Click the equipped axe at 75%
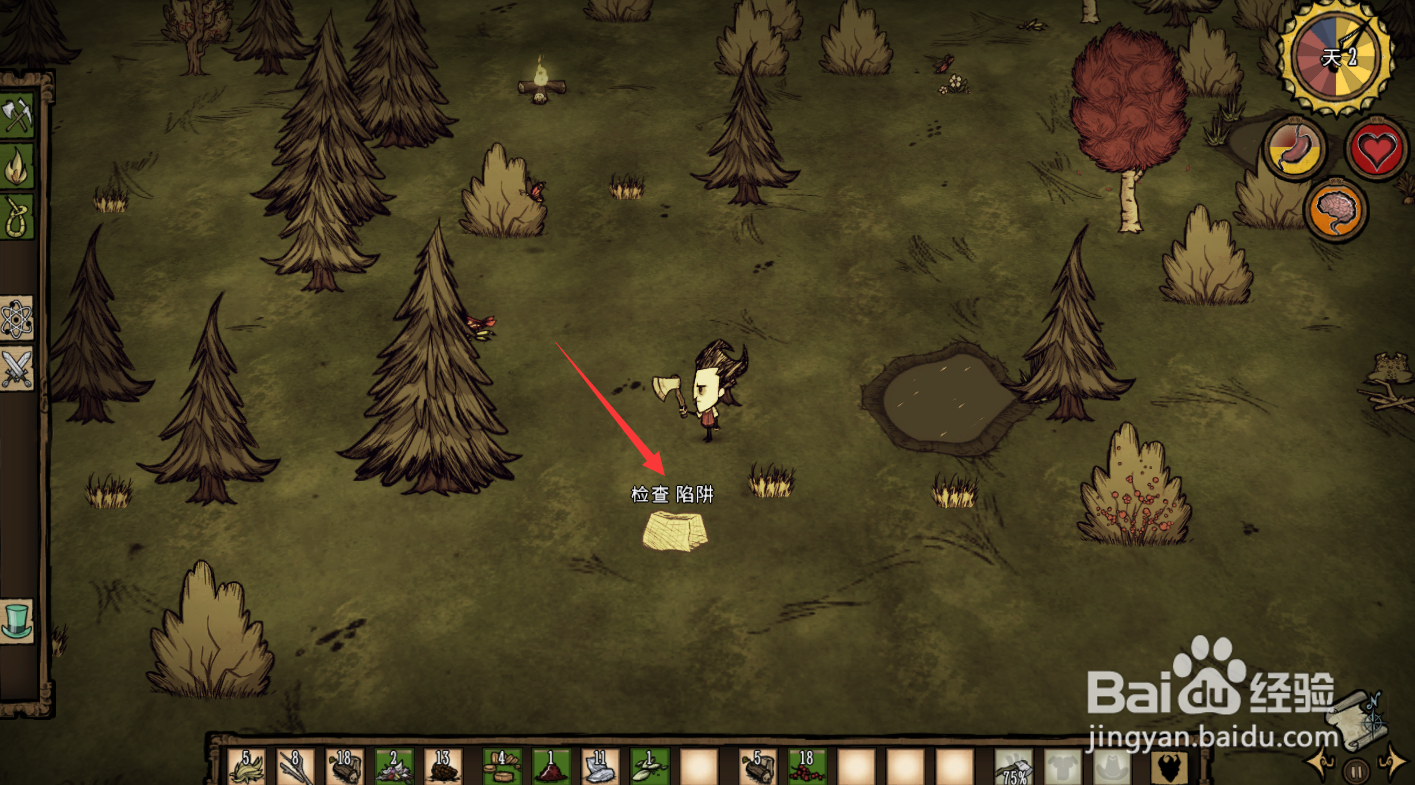The height and width of the screenshot is (785, 1415). click(1013, 767)
